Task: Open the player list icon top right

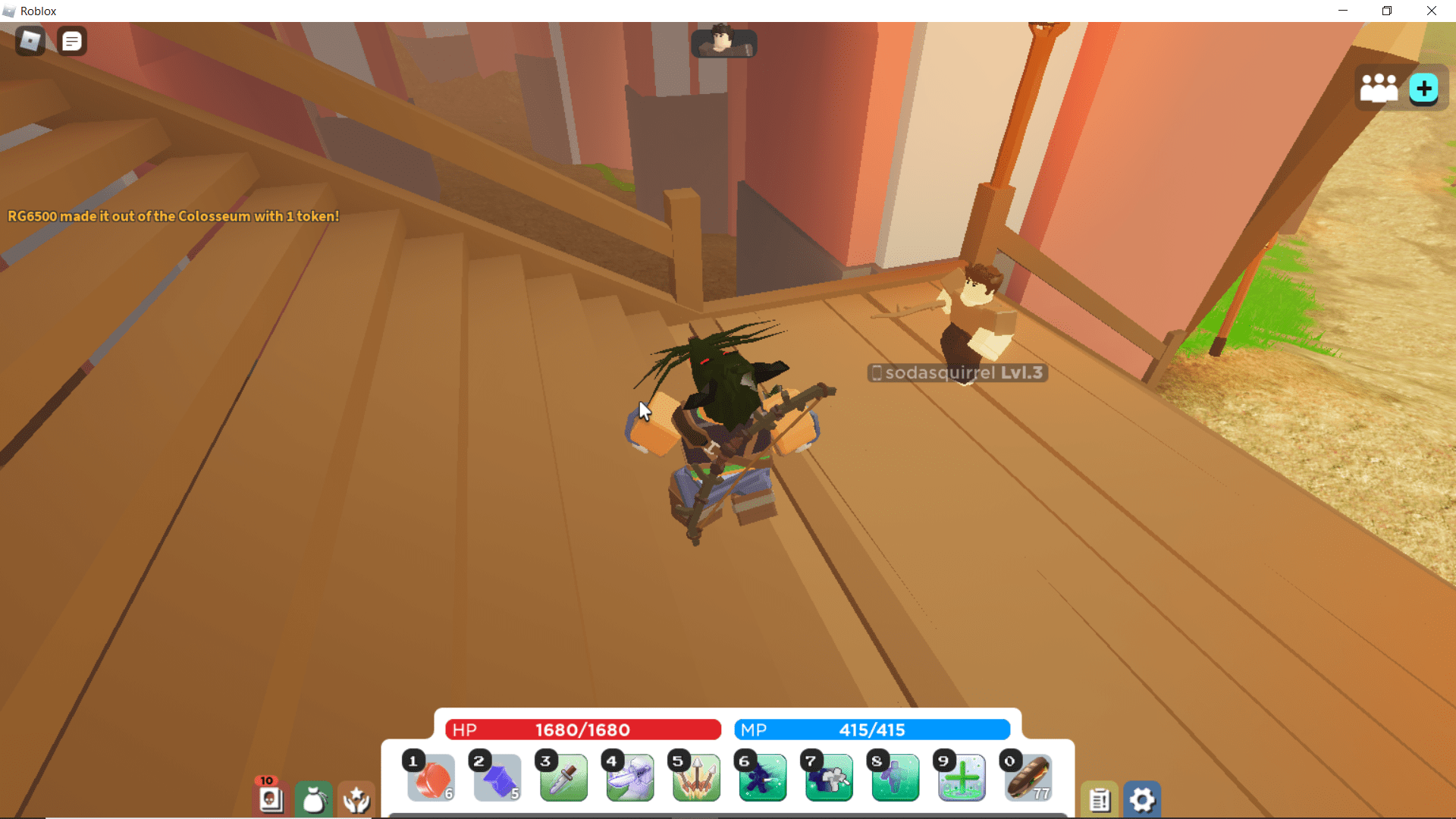Action: click(1379, 86)
